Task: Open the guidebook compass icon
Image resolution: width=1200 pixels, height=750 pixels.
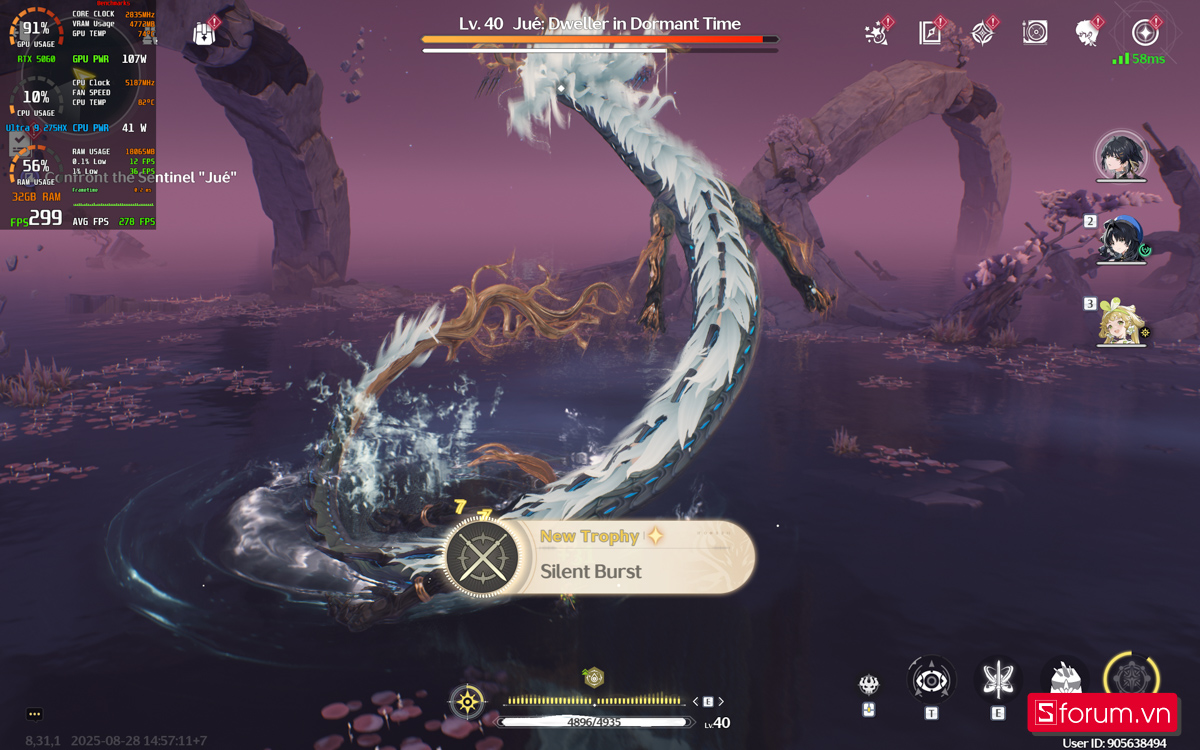Action: 930,33
